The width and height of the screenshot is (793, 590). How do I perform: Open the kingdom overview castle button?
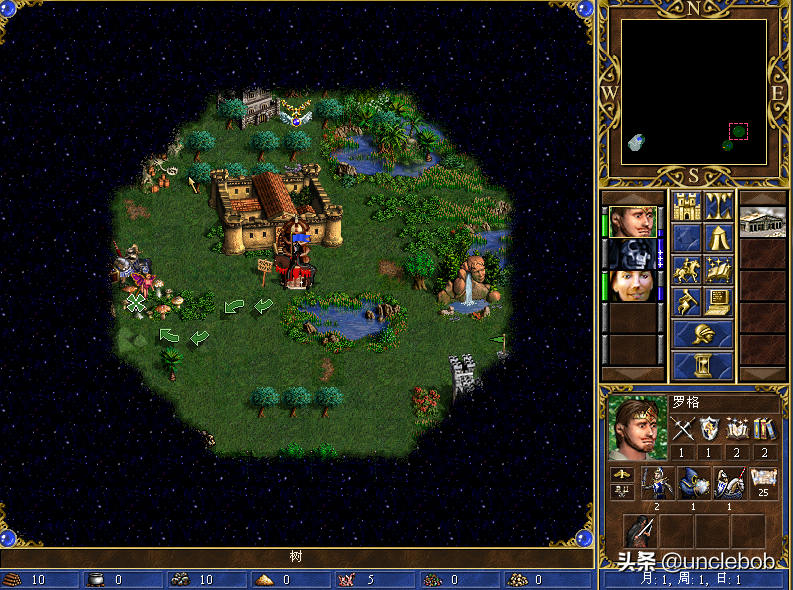[686, 207]
